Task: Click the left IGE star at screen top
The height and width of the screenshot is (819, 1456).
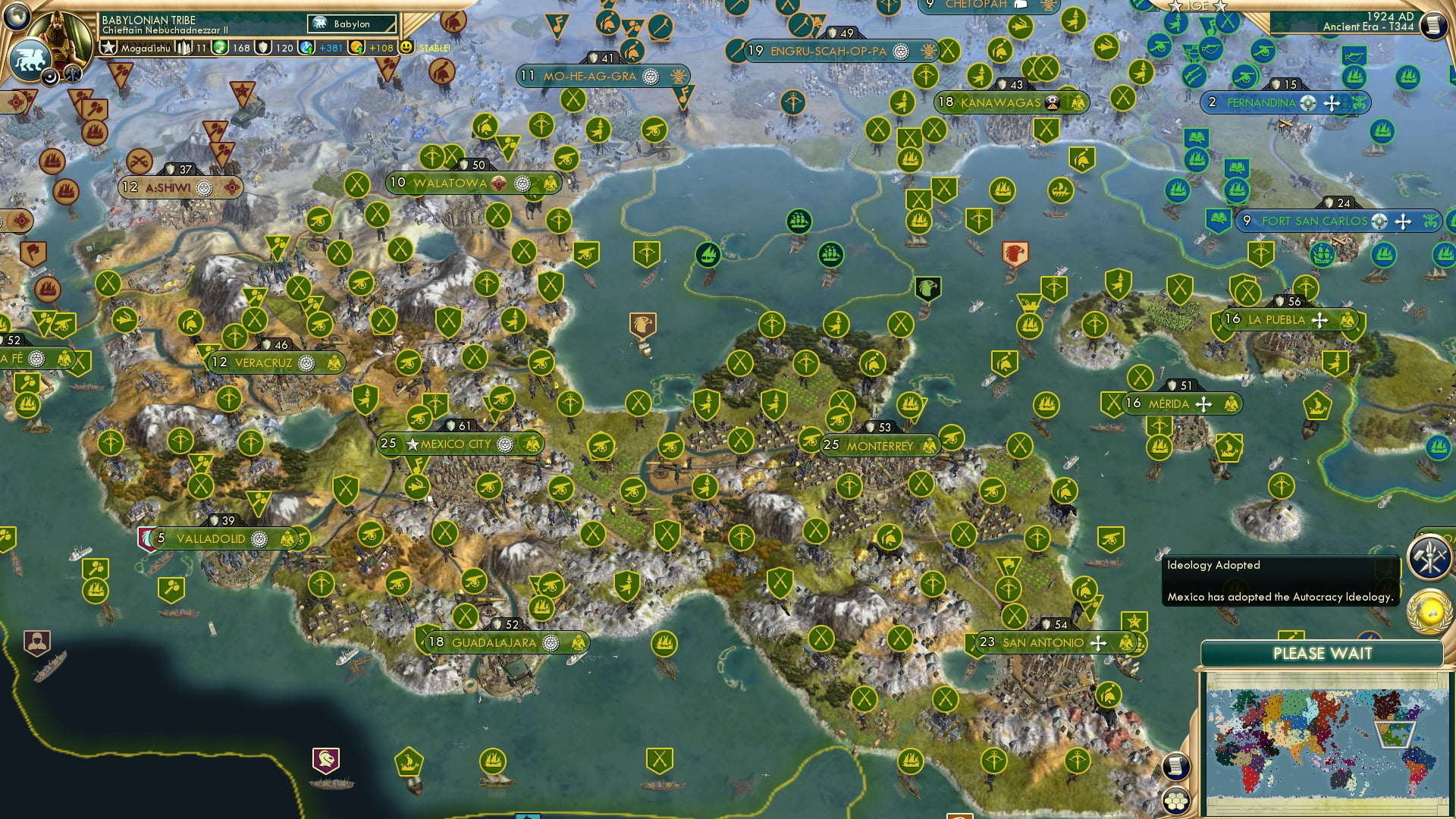Action: 1173,5
